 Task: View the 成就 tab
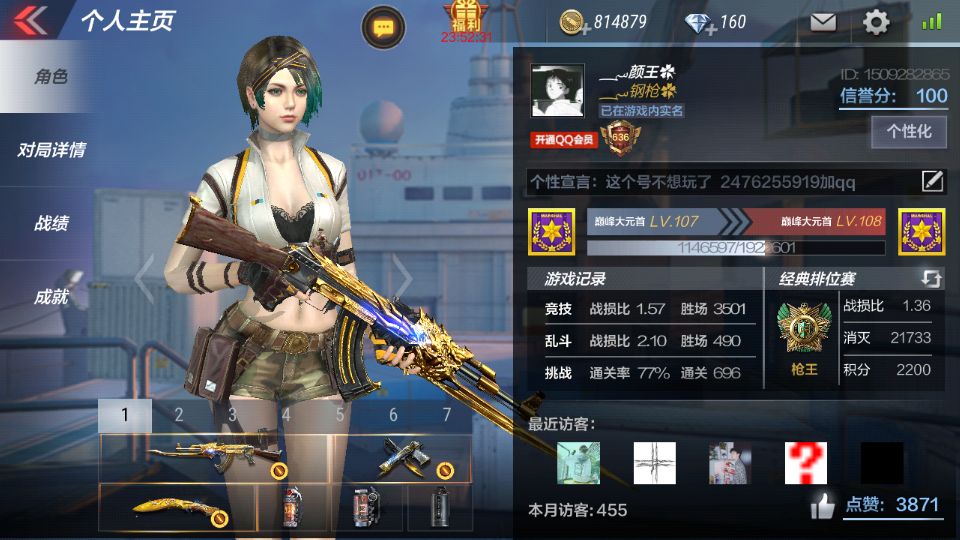click(50, 296)
